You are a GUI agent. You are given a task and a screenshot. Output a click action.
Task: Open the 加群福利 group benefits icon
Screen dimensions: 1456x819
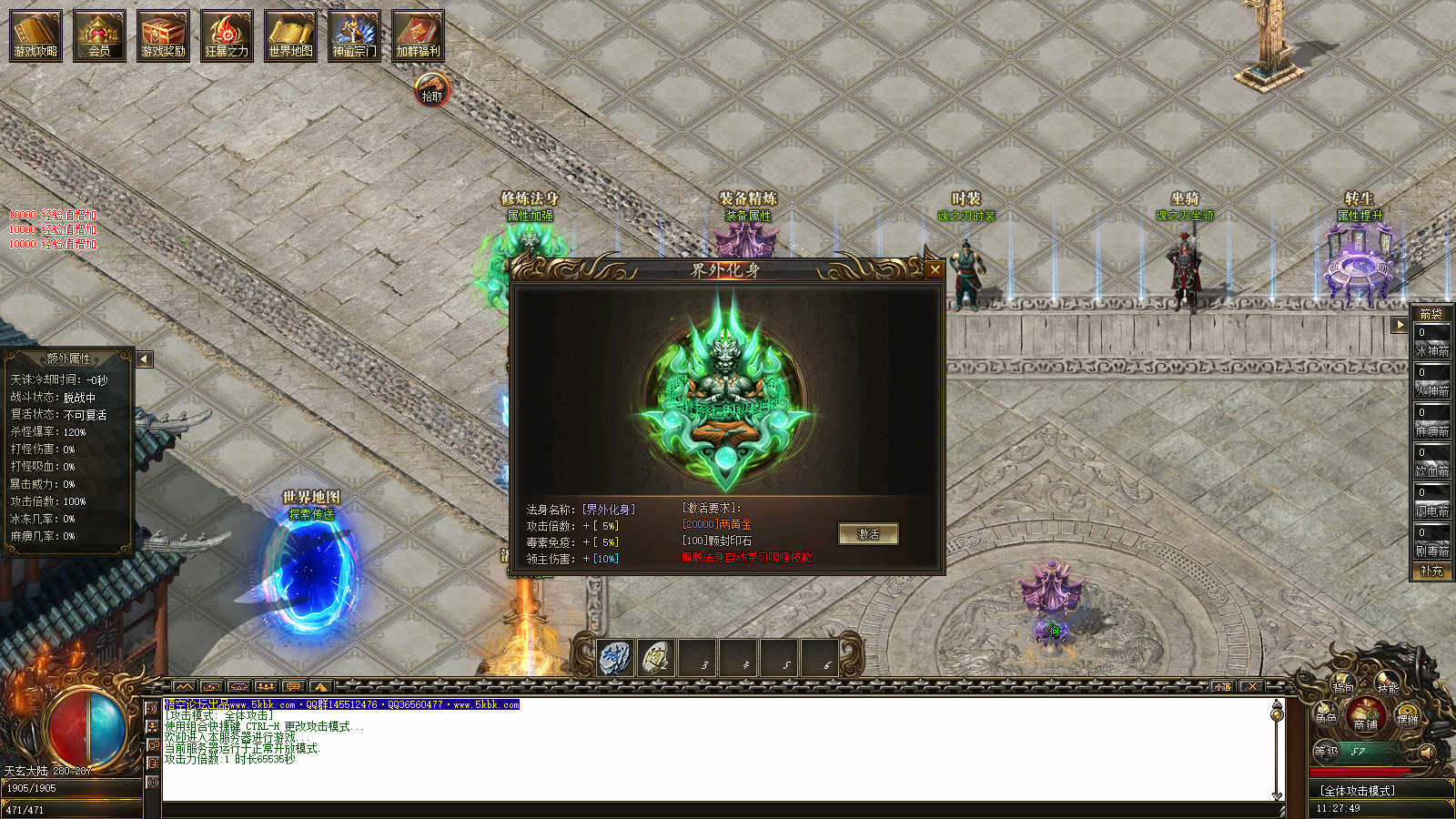pyautogui.click(x=418, y=35)
